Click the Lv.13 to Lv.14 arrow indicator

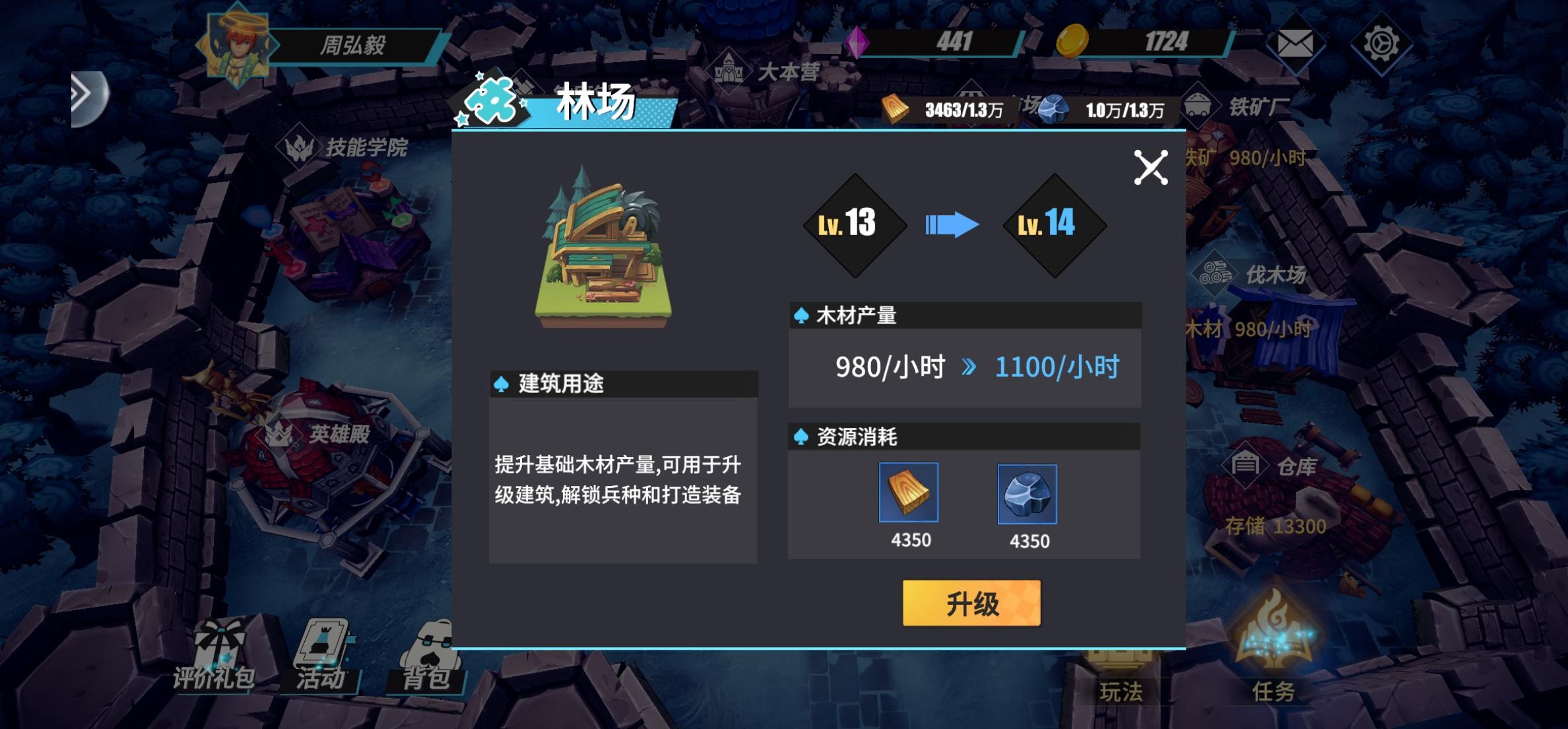pos(952,225)
